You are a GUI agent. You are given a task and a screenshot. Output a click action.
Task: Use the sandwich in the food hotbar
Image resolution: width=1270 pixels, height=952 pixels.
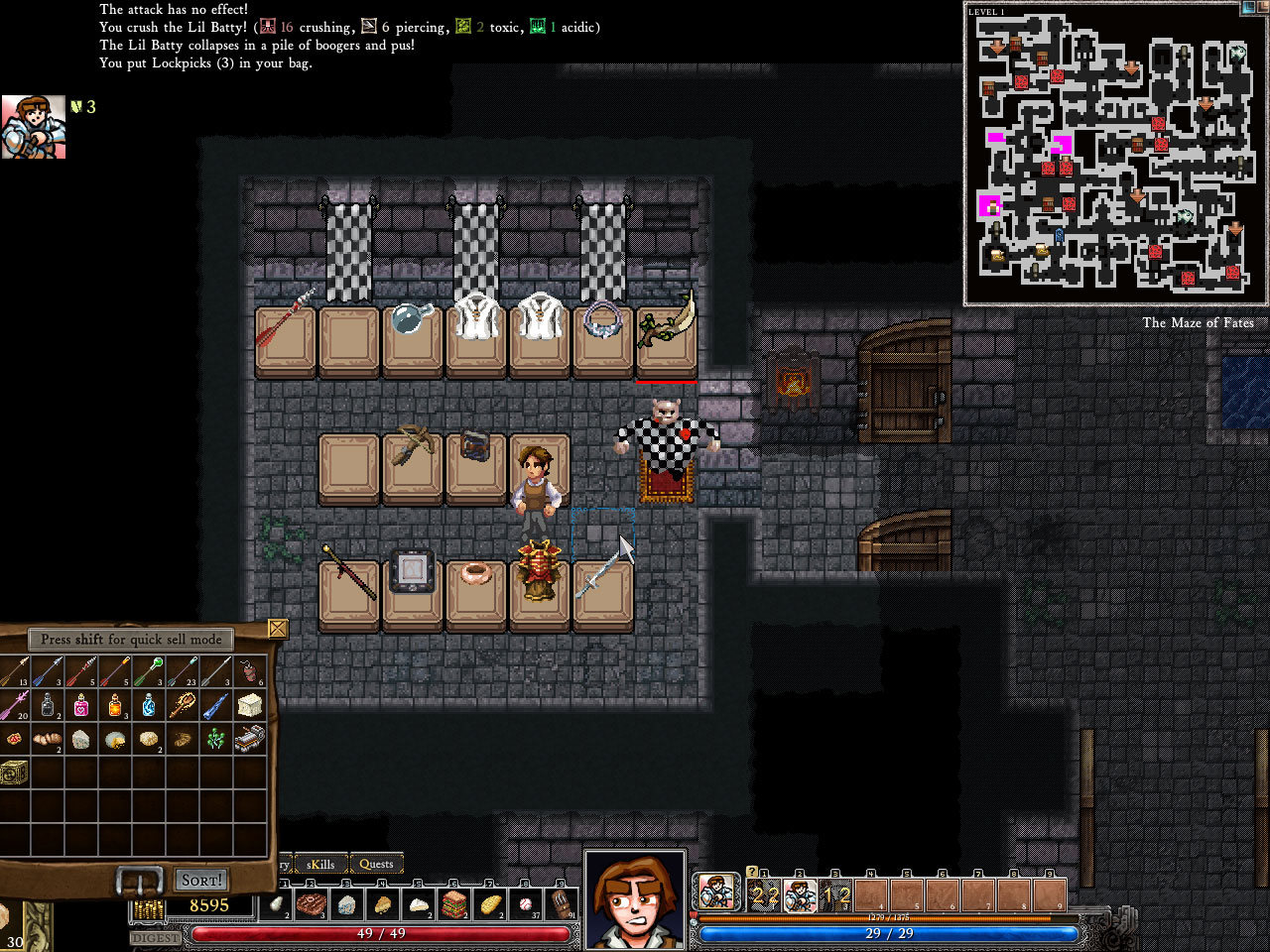454,903
